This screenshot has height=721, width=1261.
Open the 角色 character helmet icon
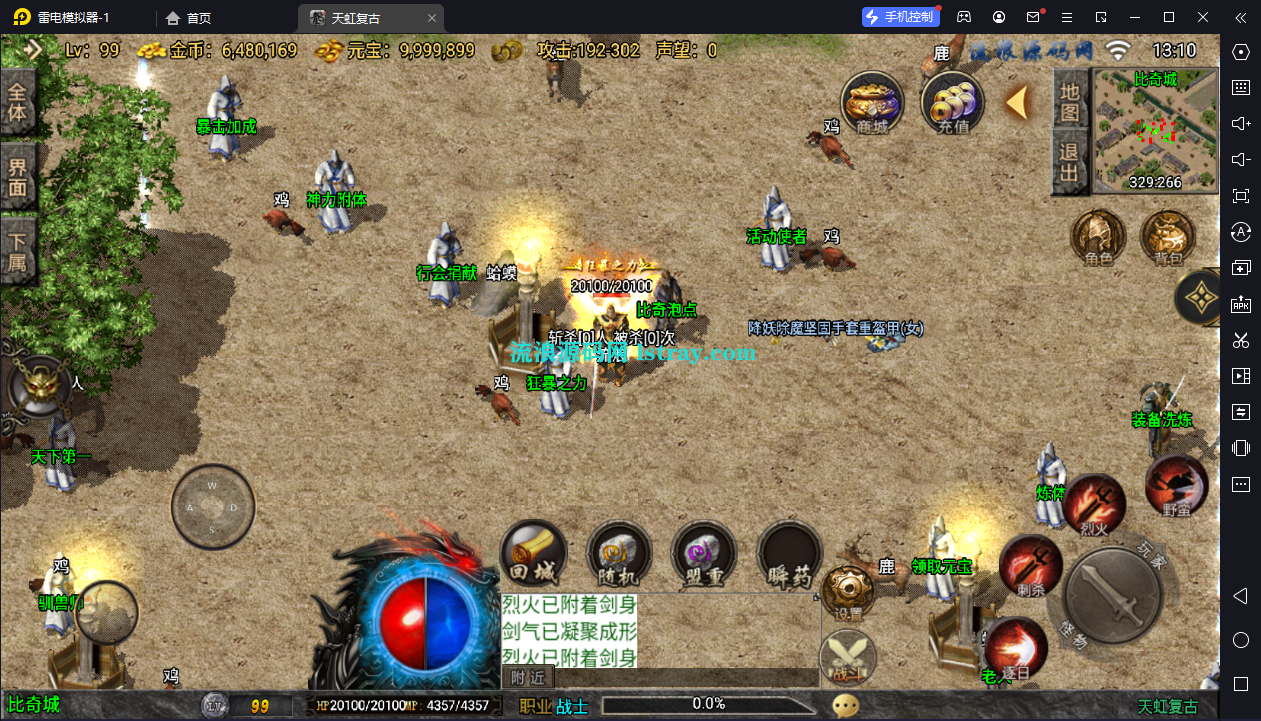(1098, 238)
